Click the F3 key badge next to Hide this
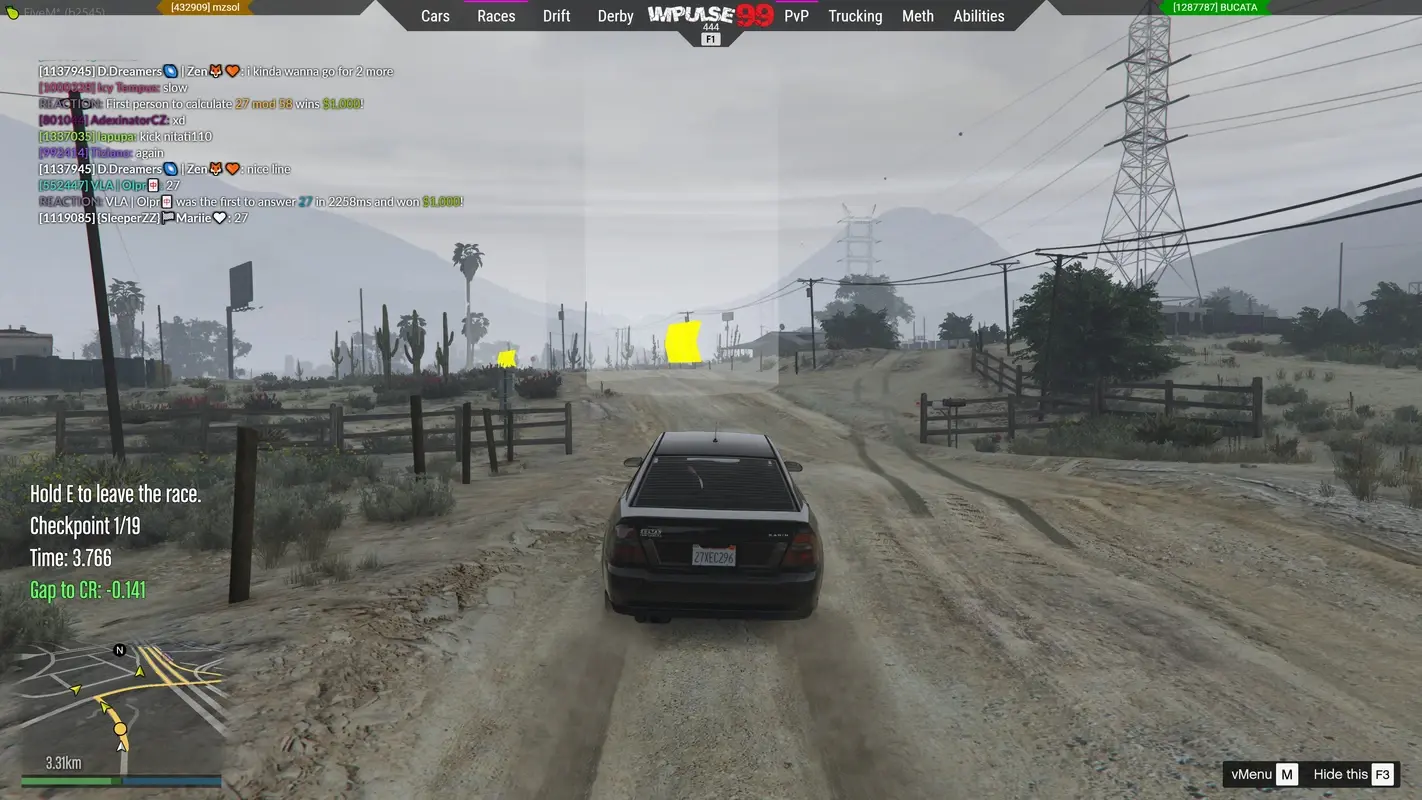1422x800 pixels. click(1382, 774)
